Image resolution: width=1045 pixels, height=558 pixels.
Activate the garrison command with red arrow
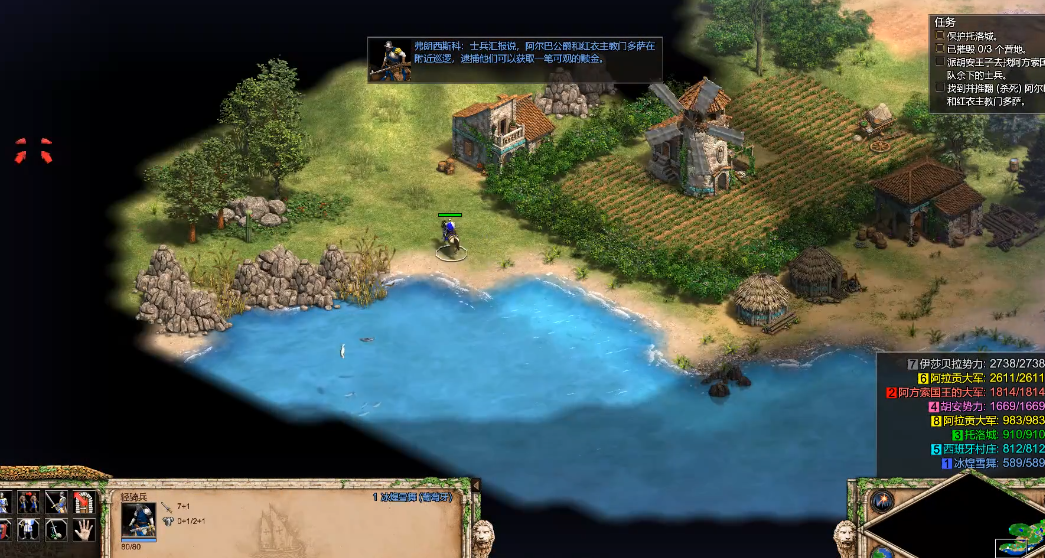pos(83,502)
